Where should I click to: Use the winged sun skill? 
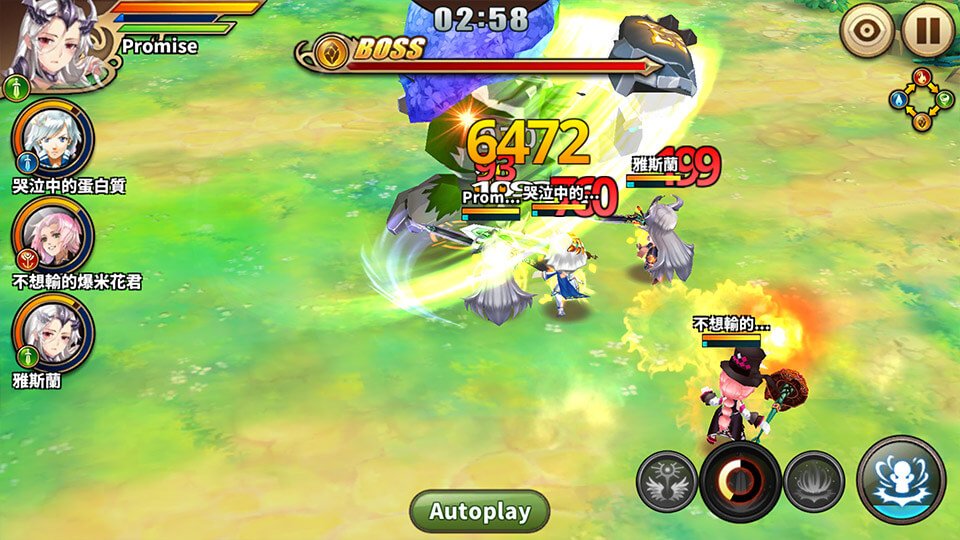click(x=667, y=481)
